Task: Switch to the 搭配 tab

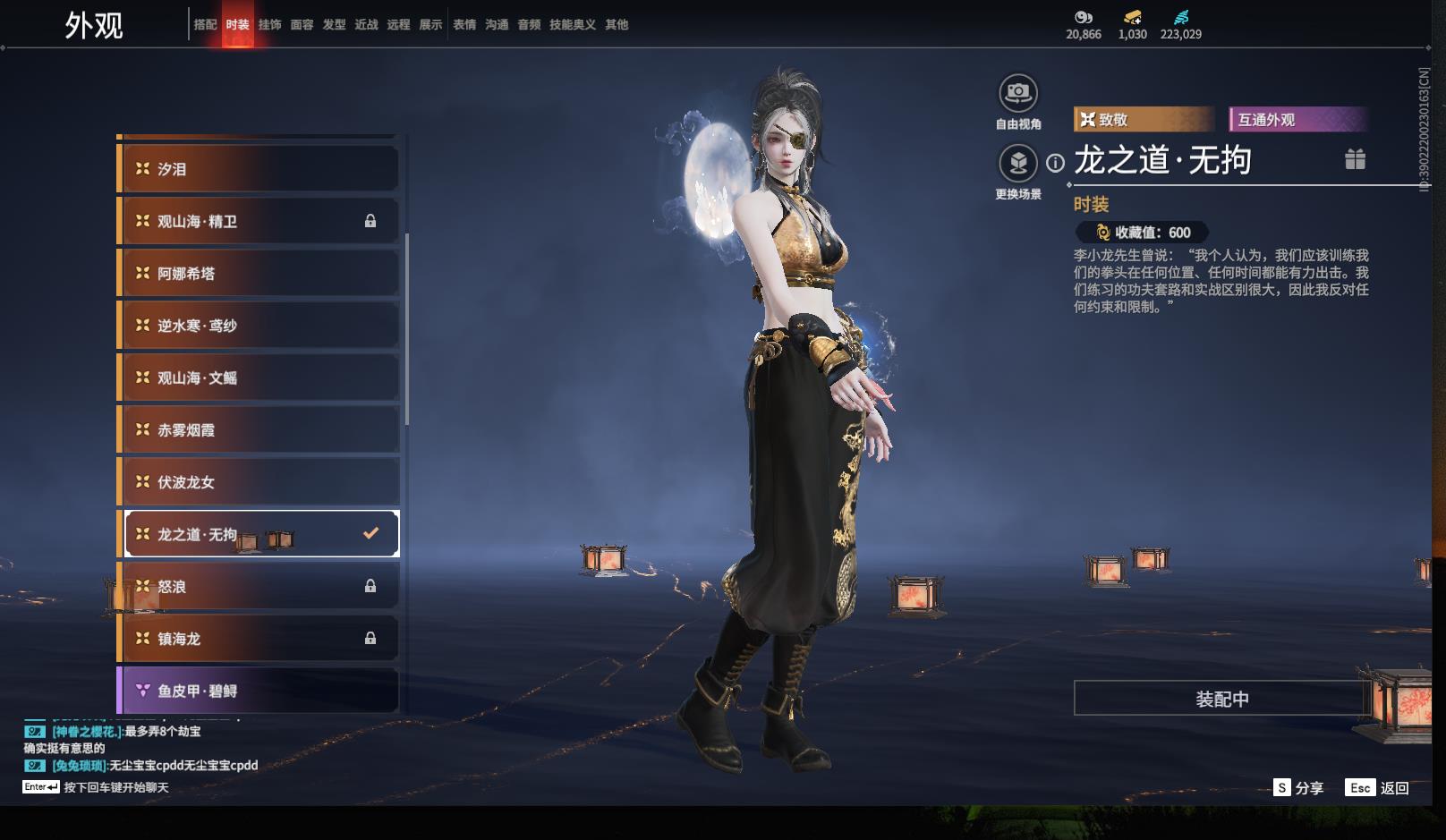Action: [x=205, y=25]
